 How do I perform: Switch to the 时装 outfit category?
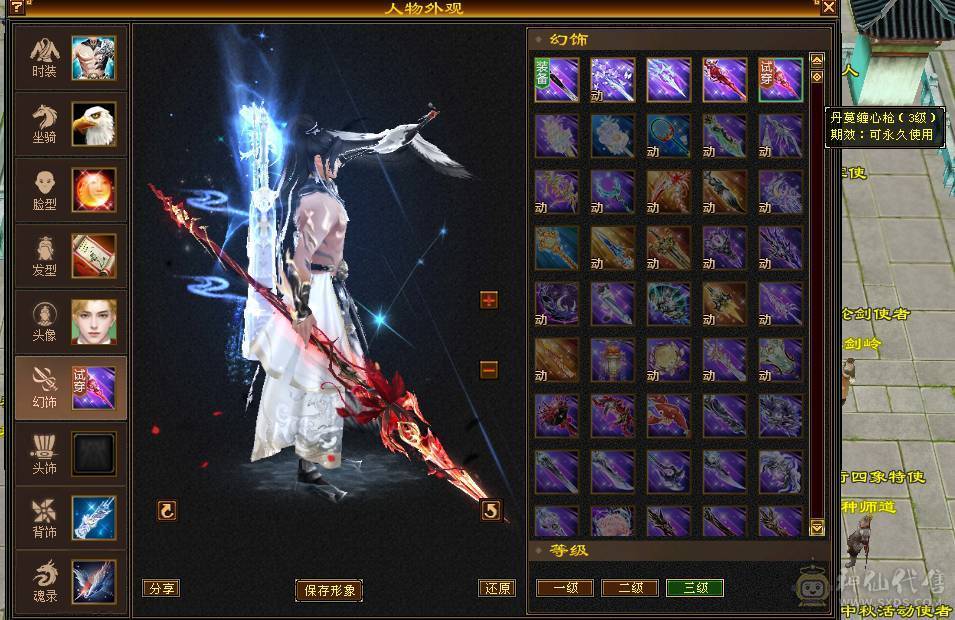pos(71,58)
